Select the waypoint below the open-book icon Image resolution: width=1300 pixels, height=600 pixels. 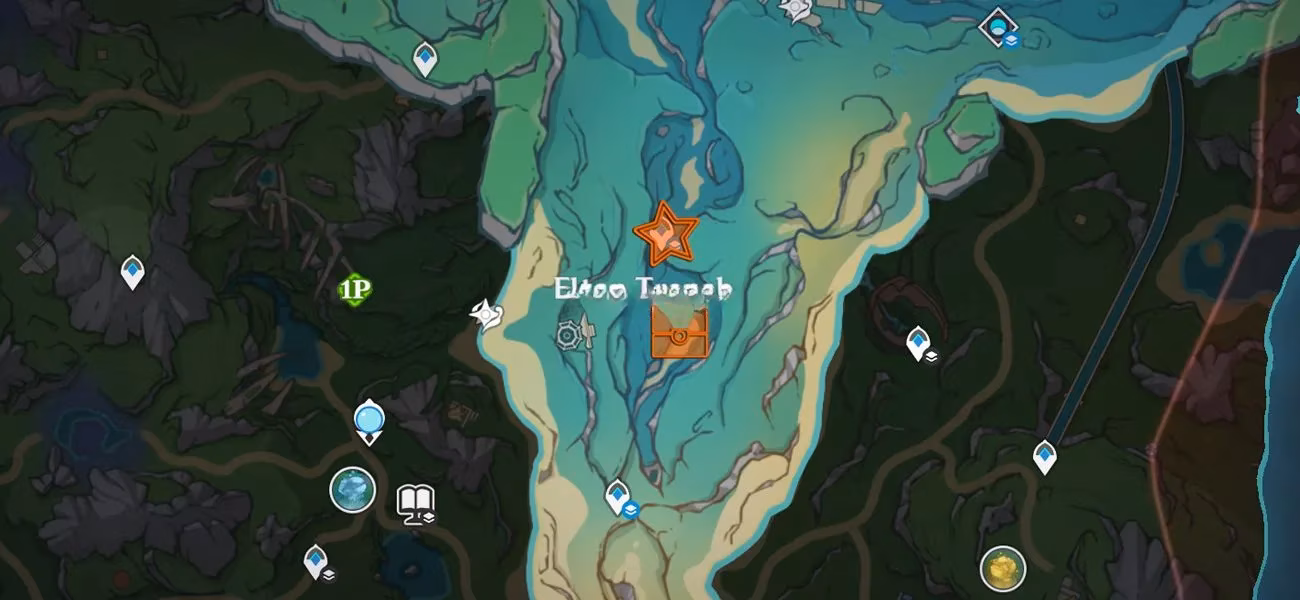pyautogui.click(x=316, y=560)
